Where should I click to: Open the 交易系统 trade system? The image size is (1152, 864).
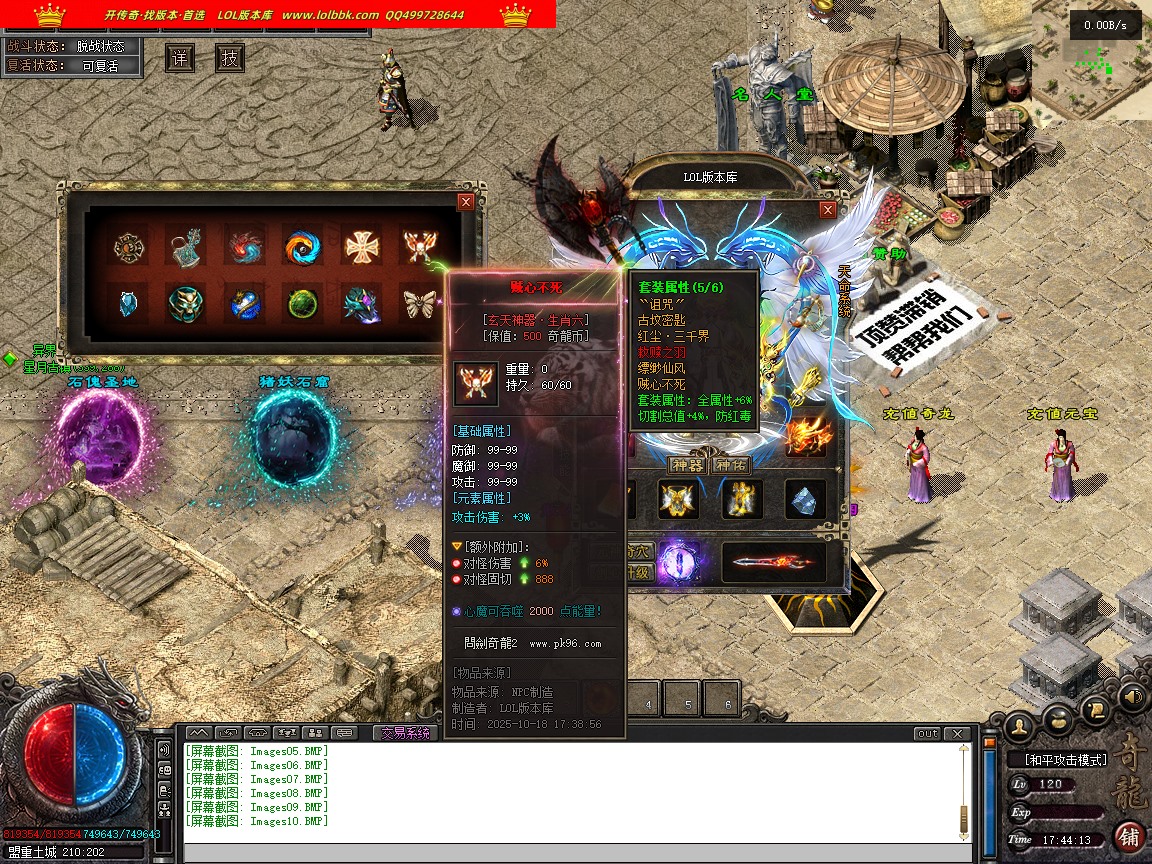pos(405,733)
